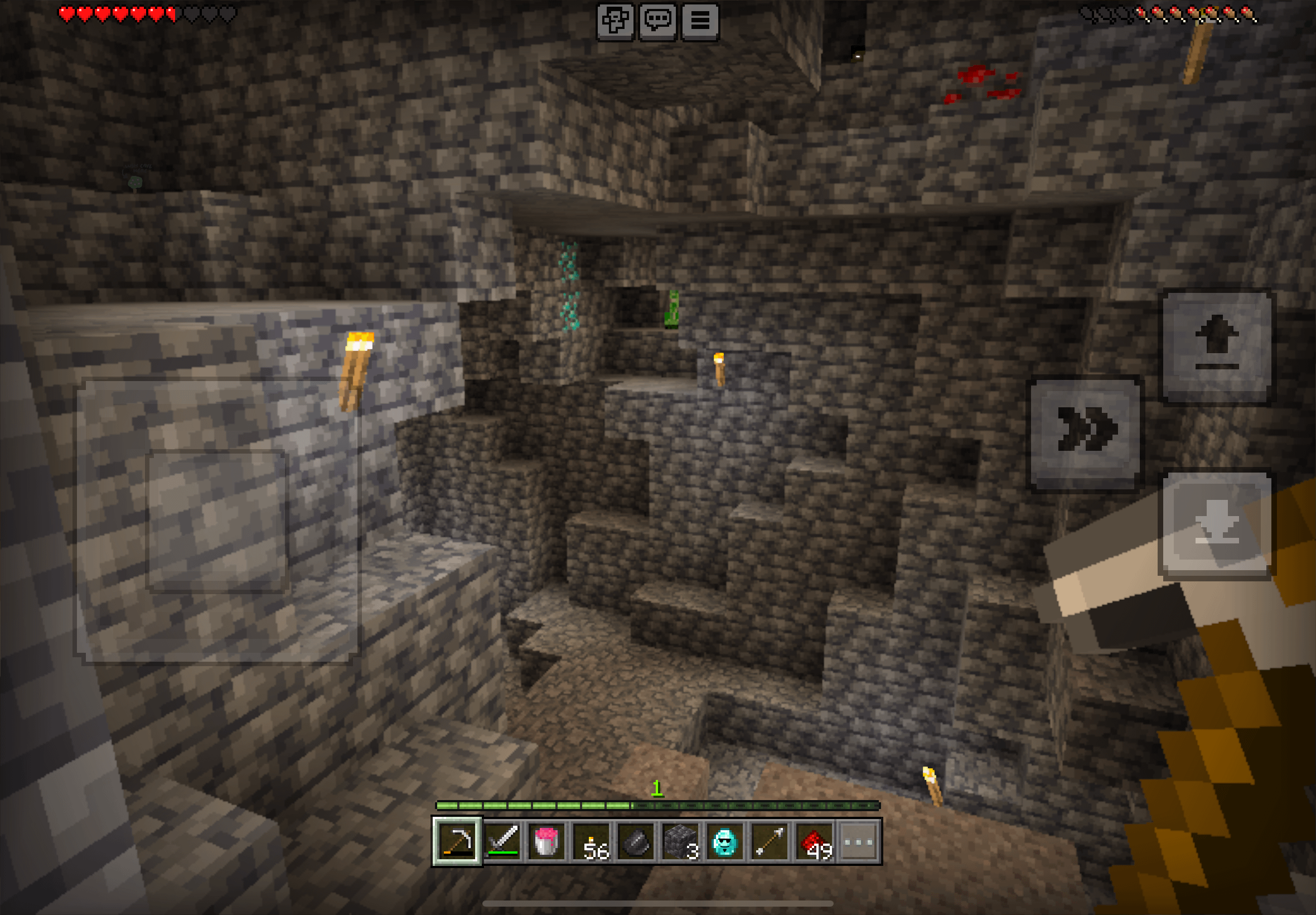
Task: Select the cobblestone block stack of 3
Action: pos(680,841)
